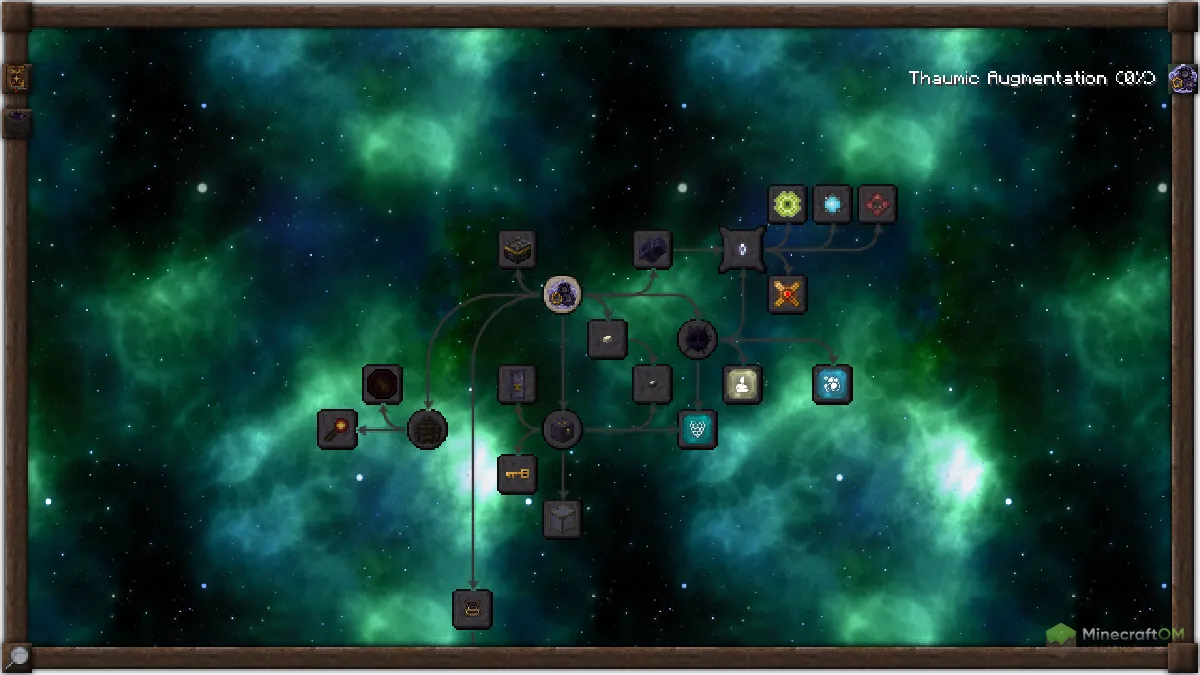Open the white gem spiked-frame research node

(742, 249)
